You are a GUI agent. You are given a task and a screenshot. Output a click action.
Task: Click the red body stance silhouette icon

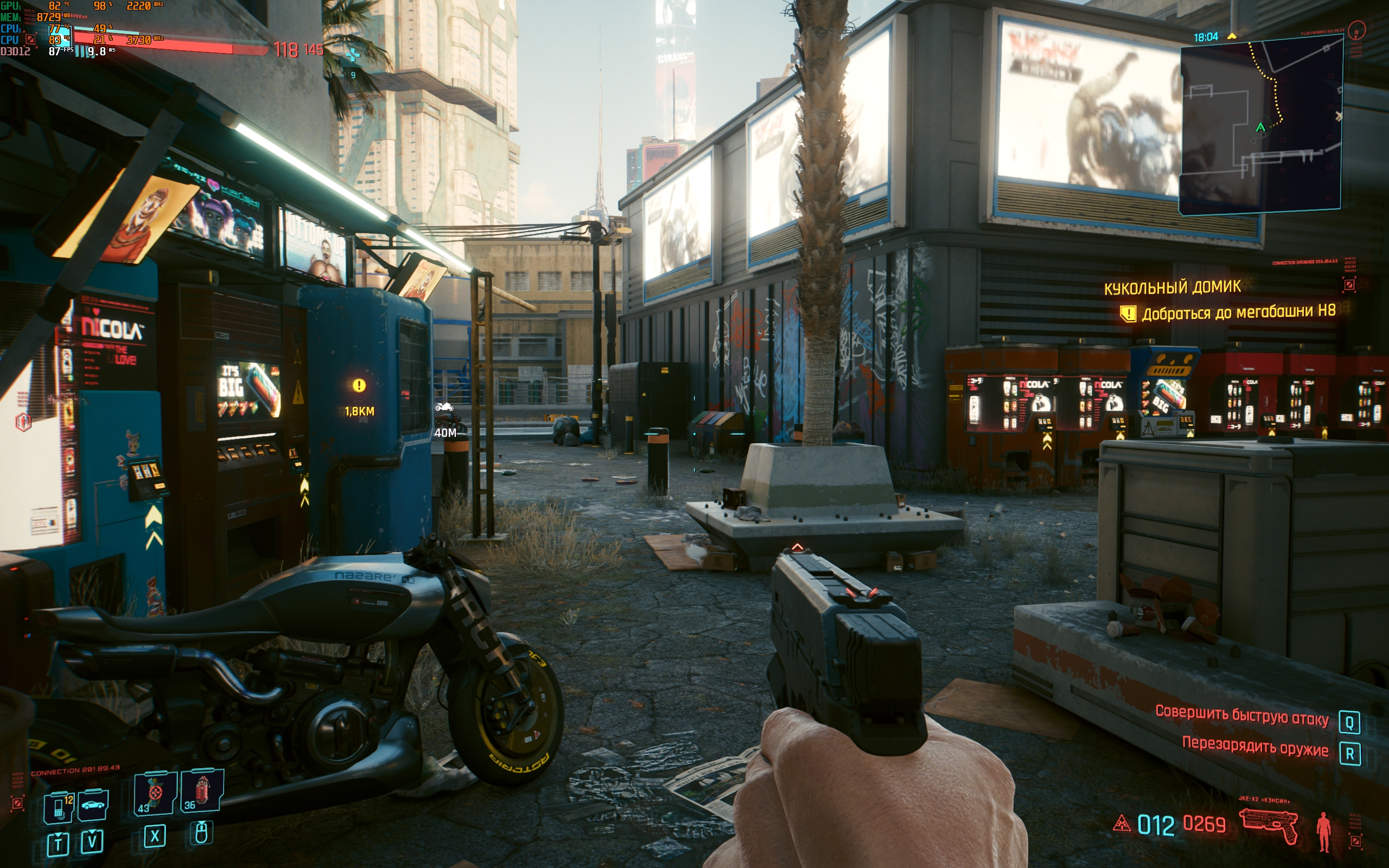pyautogui.click(x=1323, y=831)
